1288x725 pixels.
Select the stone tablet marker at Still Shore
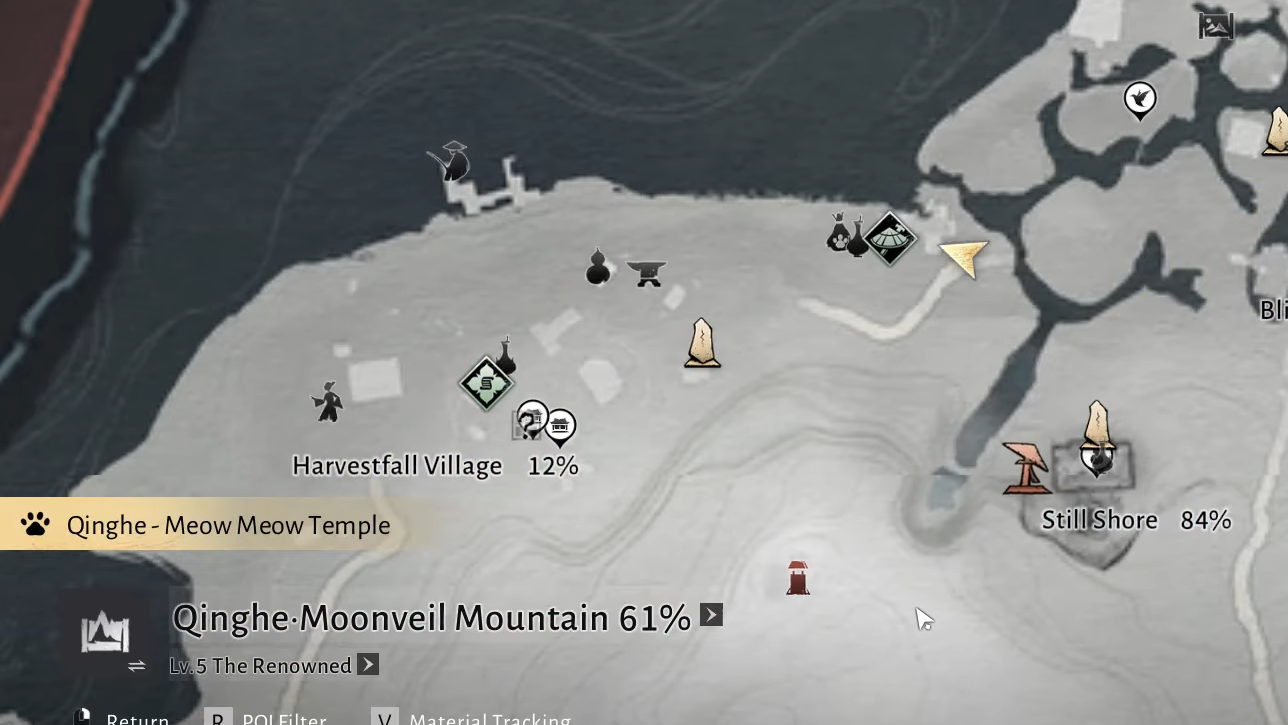[1098, 424]
